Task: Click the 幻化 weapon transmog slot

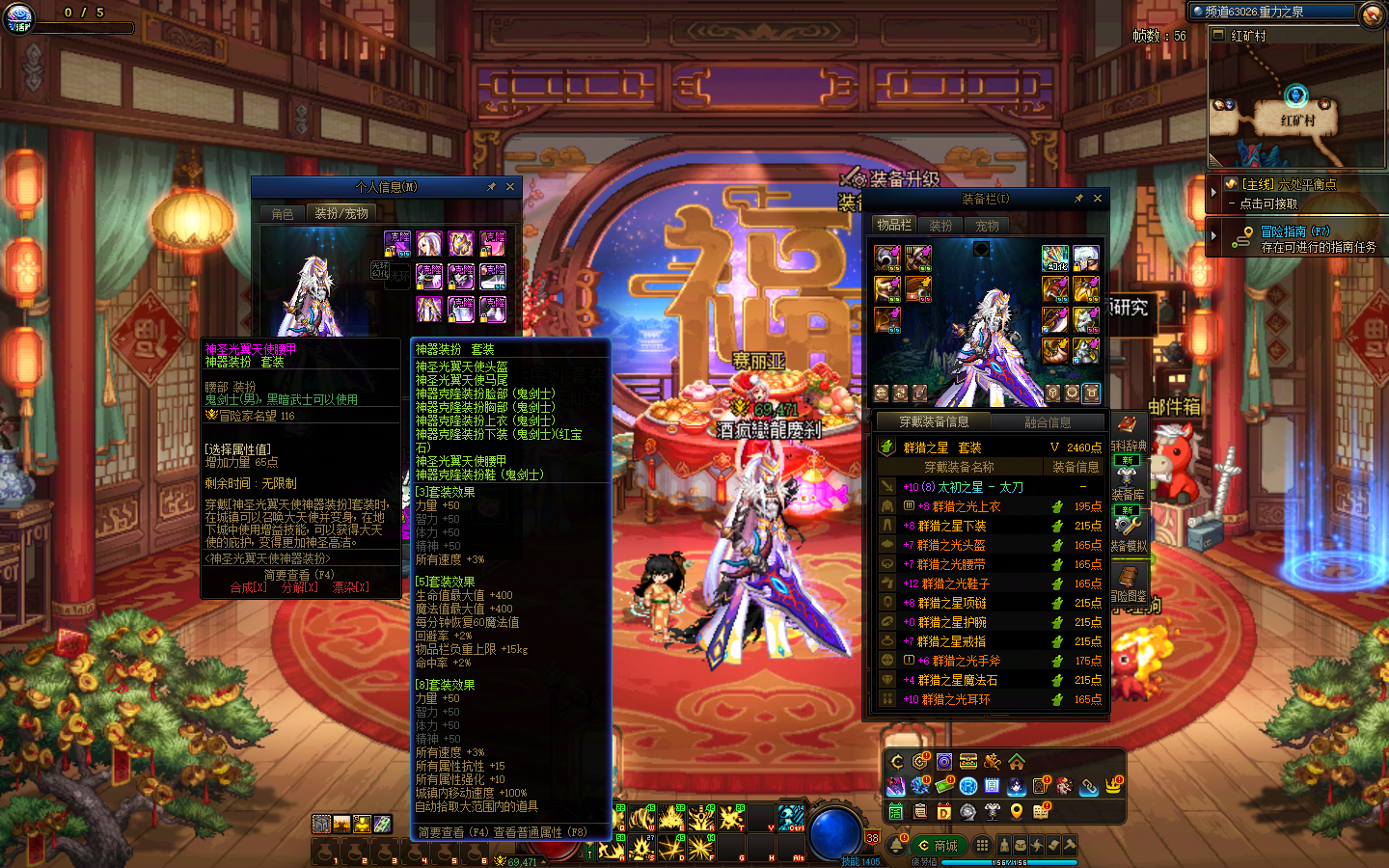Action: (x=1055, y=258)
